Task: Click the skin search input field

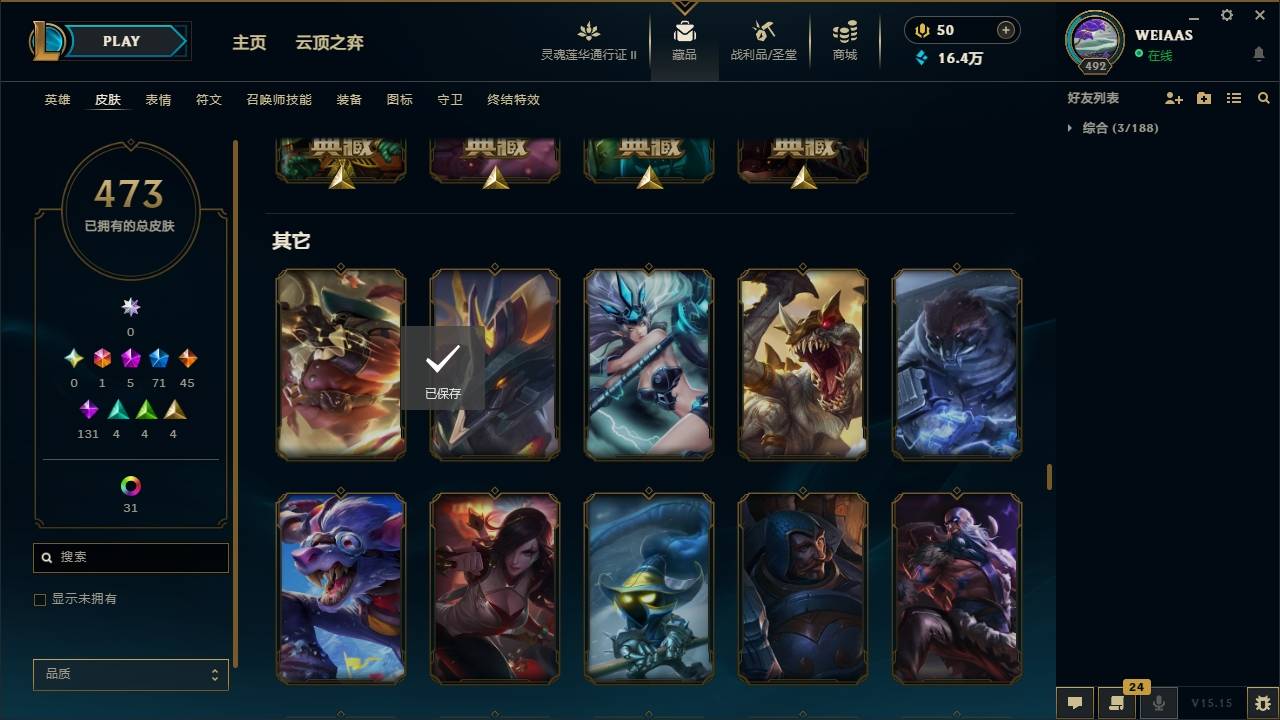Action: [130, 557]
